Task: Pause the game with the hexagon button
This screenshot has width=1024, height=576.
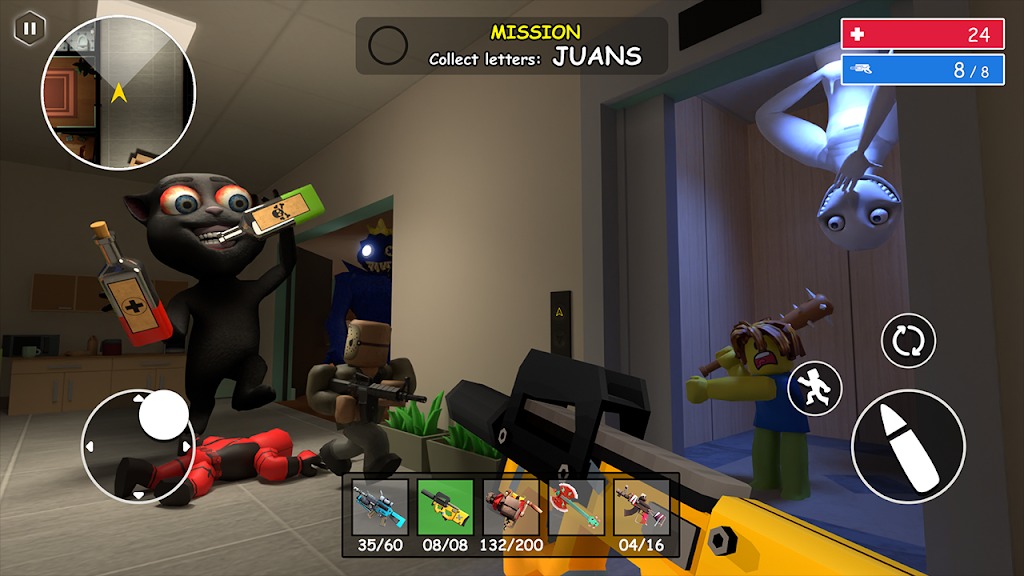Action: pyautogui.click(x=29, y=28)
